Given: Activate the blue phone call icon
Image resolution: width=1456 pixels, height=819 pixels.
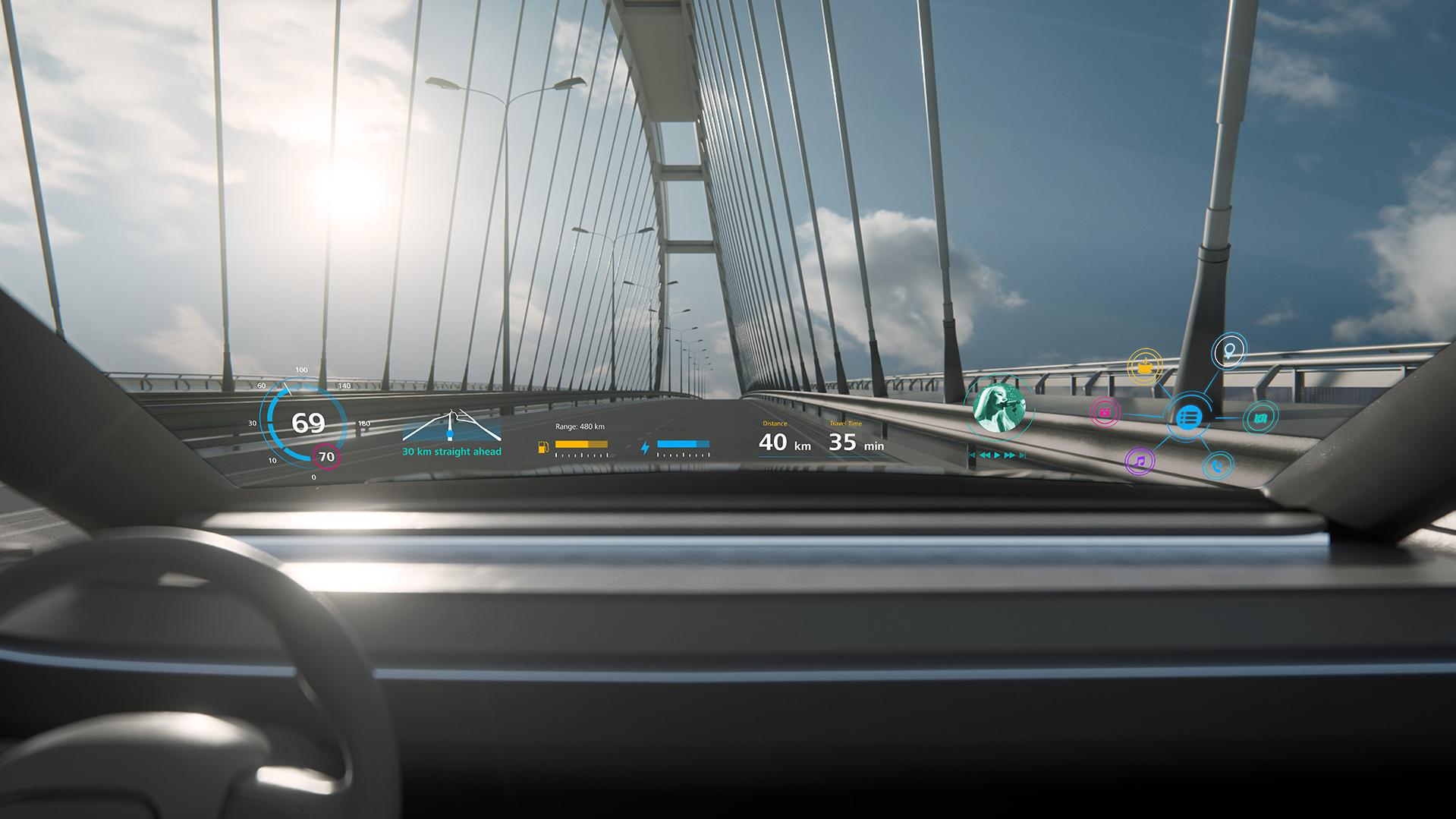Looking at the screenshot, I should (1217, 465).
